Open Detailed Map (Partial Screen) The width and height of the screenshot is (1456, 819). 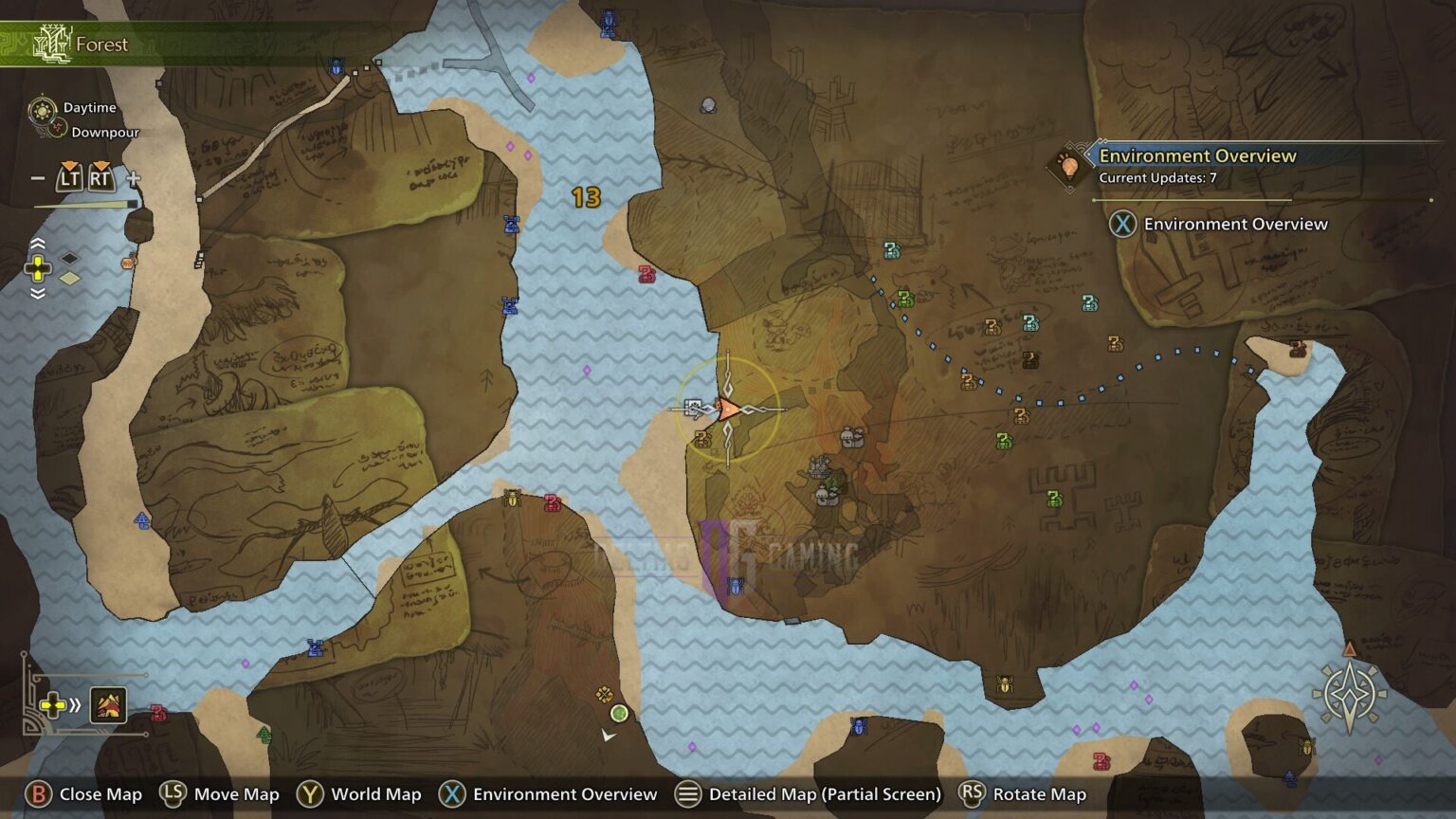[x=812, y=794]
